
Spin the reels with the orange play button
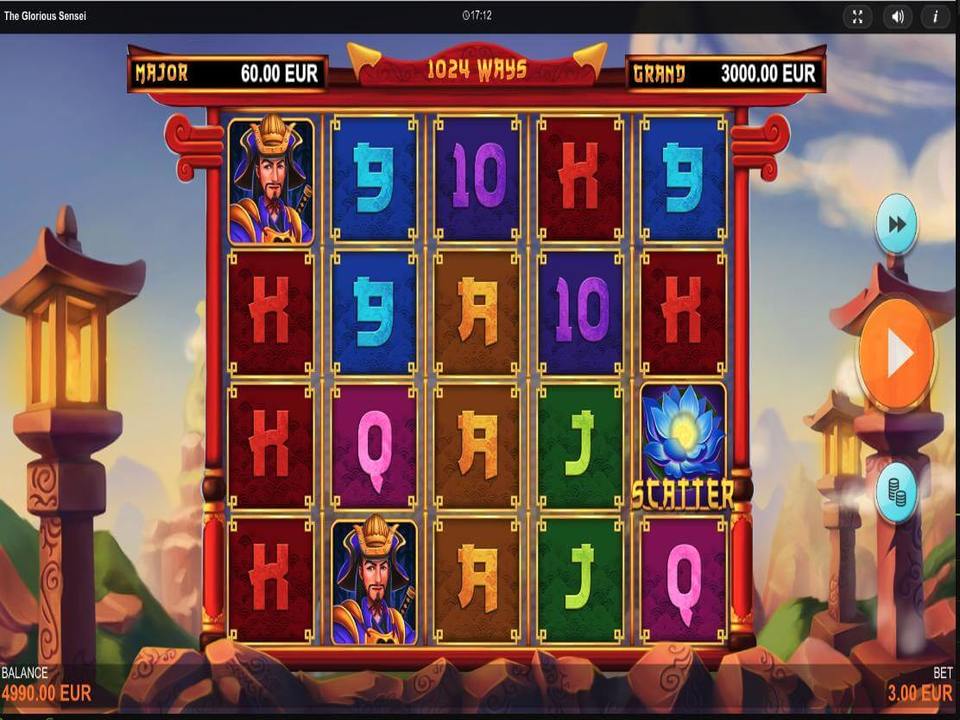896,354
